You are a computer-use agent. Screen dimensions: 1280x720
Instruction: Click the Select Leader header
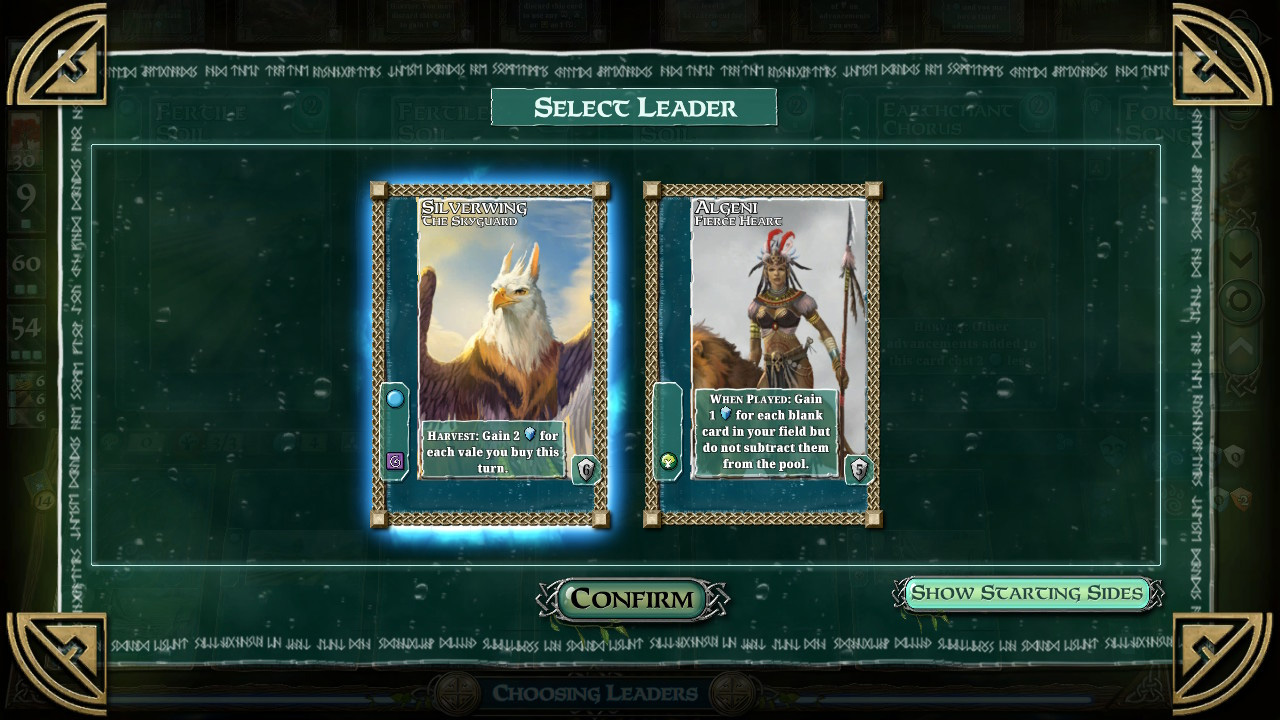[634, 106]
